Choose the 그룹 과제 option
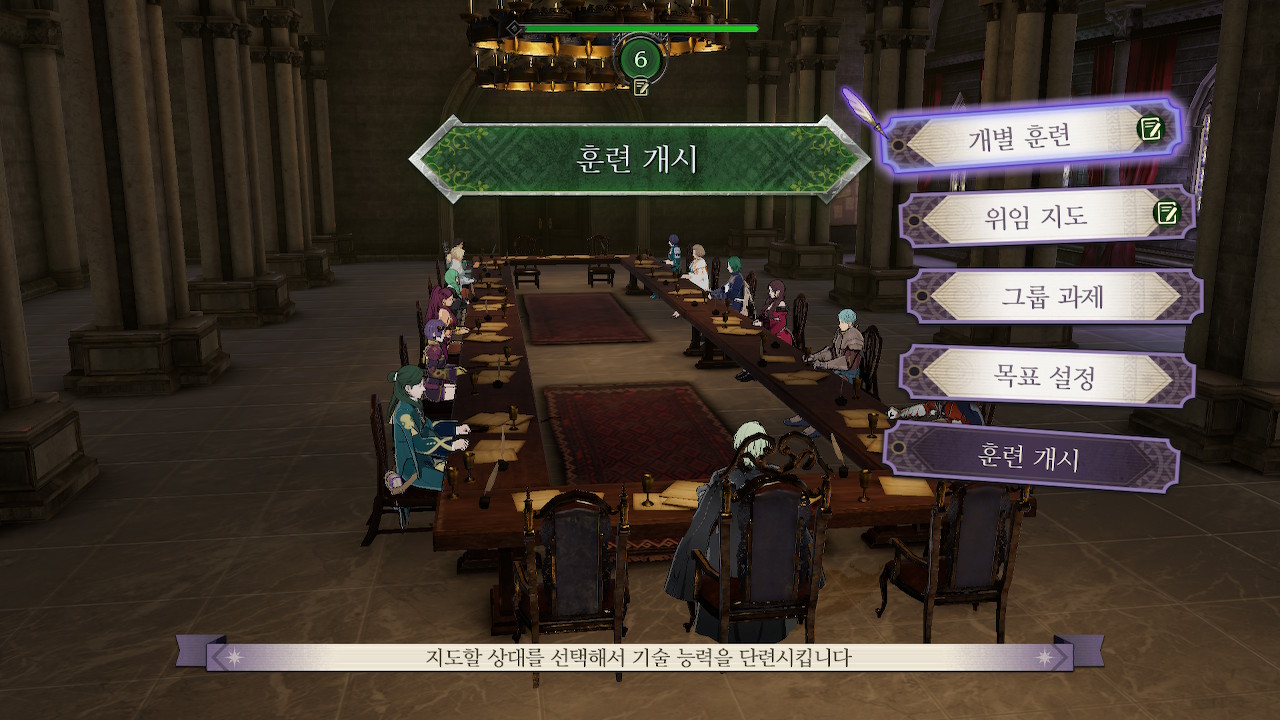Viewport: 1280px width, 720px height. pyautogui.click(x=1053, y=297)
